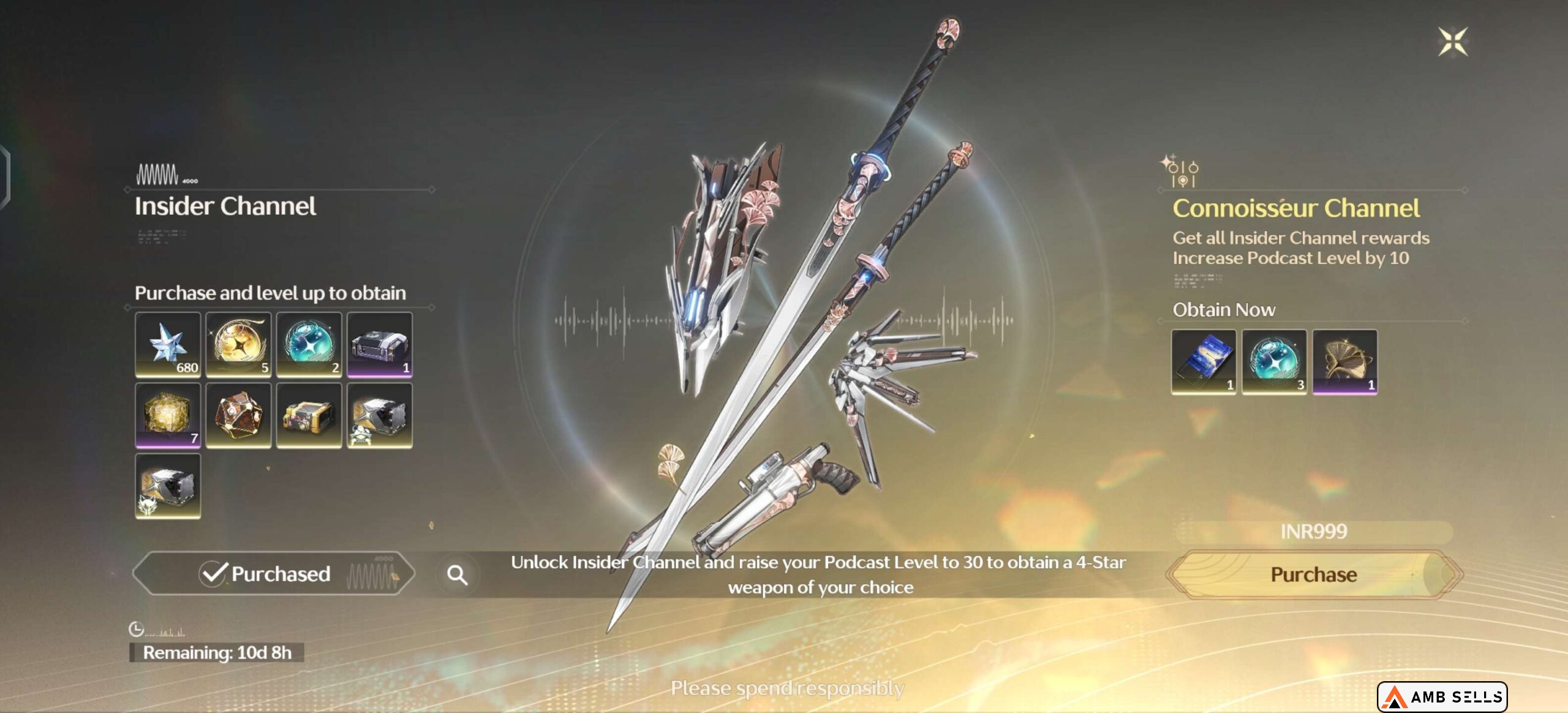View the blue card Connoisseur reward

pos(1203,361)
